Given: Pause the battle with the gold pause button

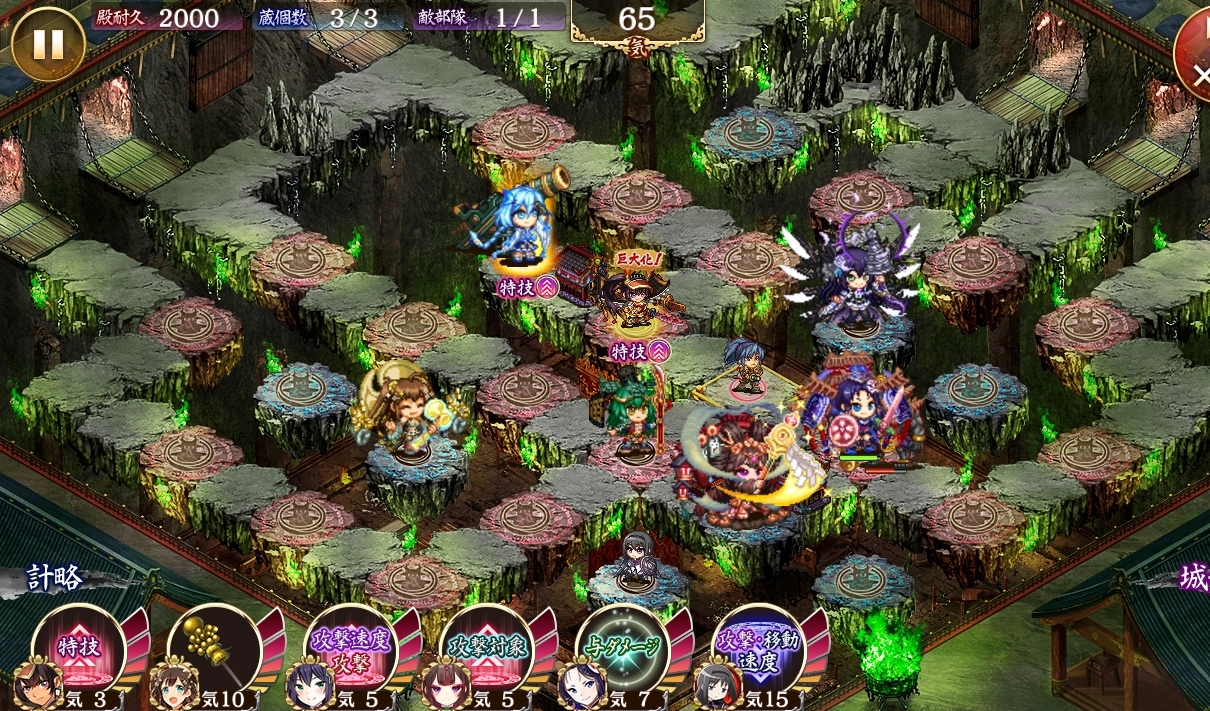Looking at the screenshot, I should (x=47, y=44).
